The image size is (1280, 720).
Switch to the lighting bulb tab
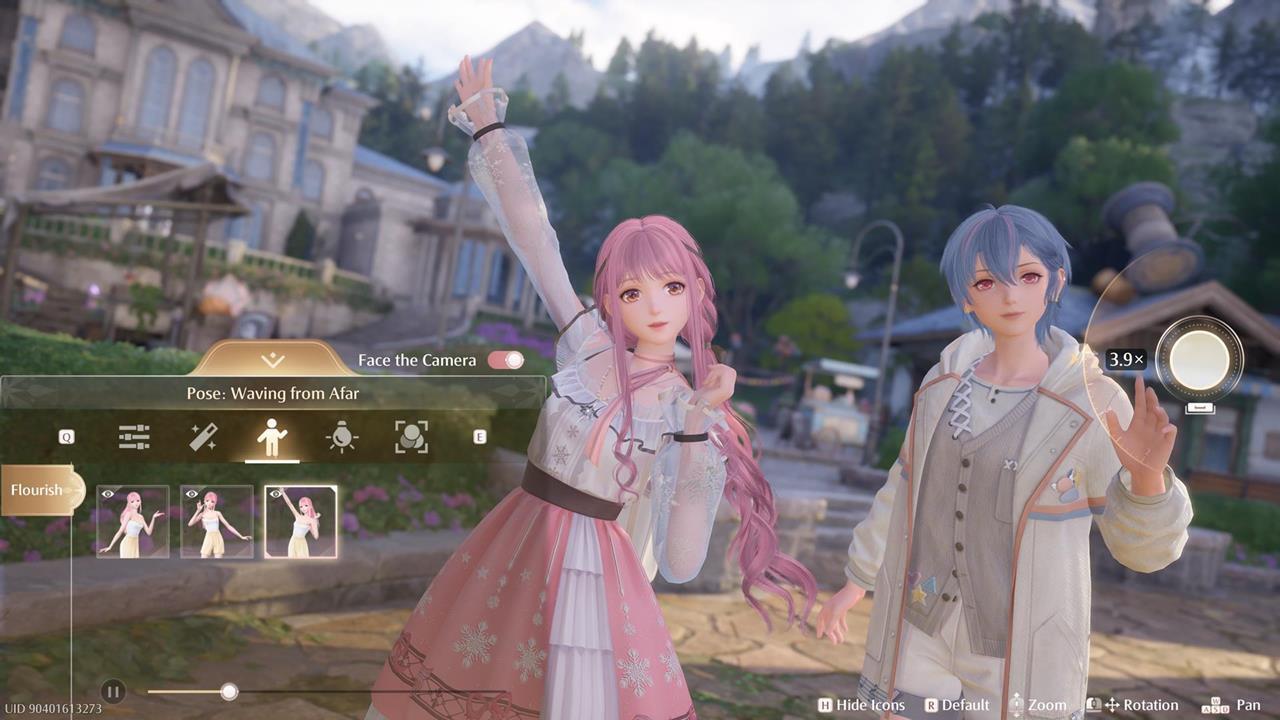pos(341,437)
